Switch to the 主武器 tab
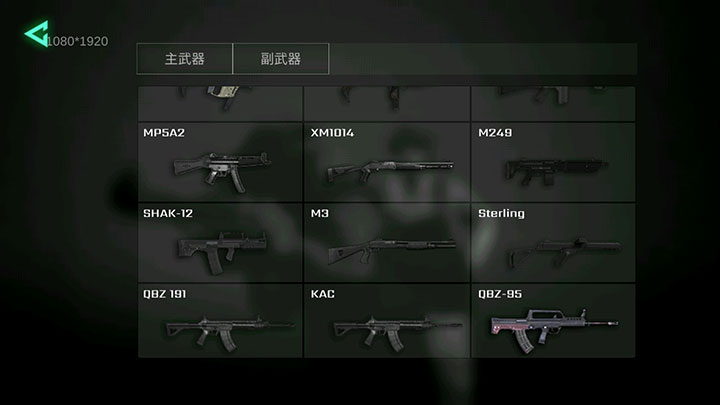The image size is (720, 405). [185, 59]
